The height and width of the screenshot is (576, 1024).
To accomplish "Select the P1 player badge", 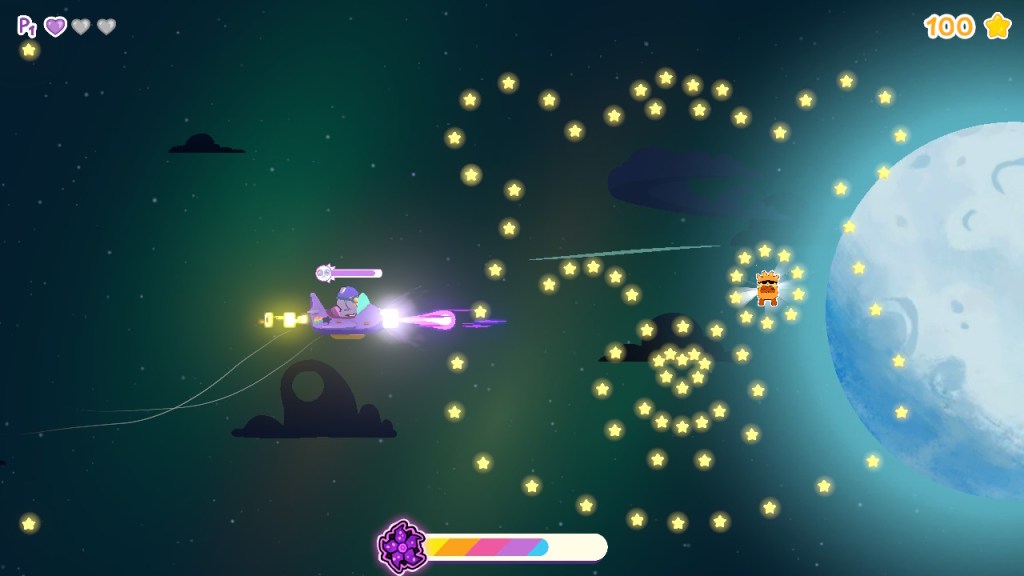I will coord(26,26).
